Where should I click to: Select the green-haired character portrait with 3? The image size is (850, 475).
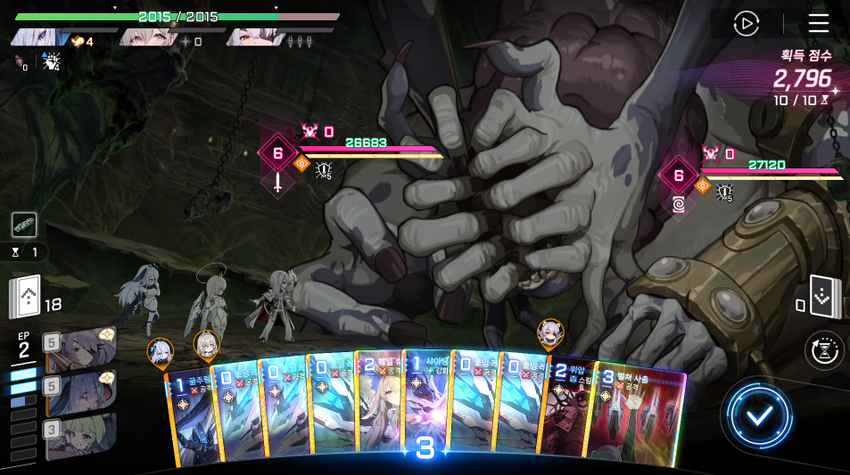[x=80, y=436]
